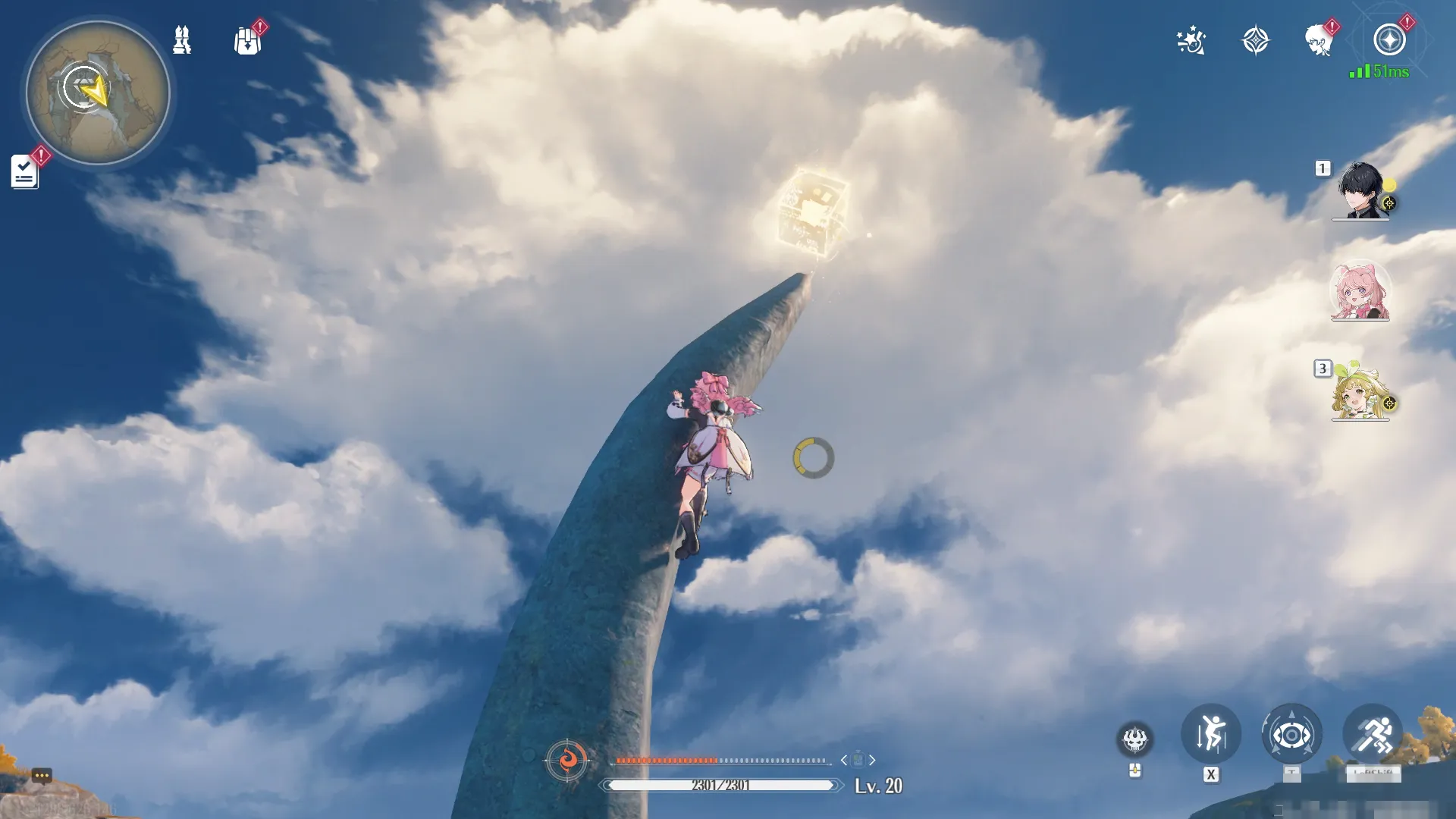
Task: Click the orange swirl skill icon
Action: [566, 759]
